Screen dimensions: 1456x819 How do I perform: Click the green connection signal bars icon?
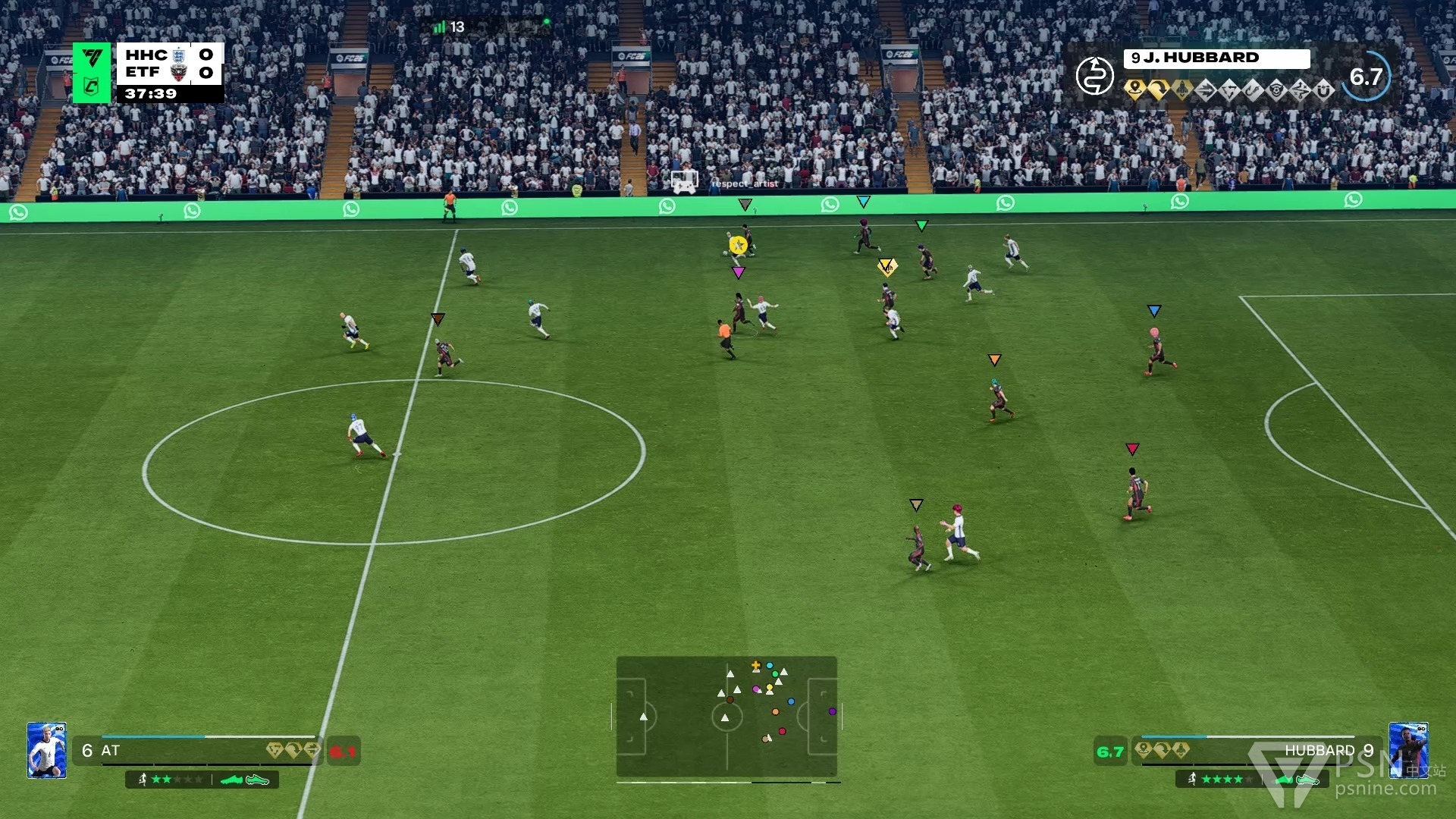pyautogui.click(x=439, y=27)
